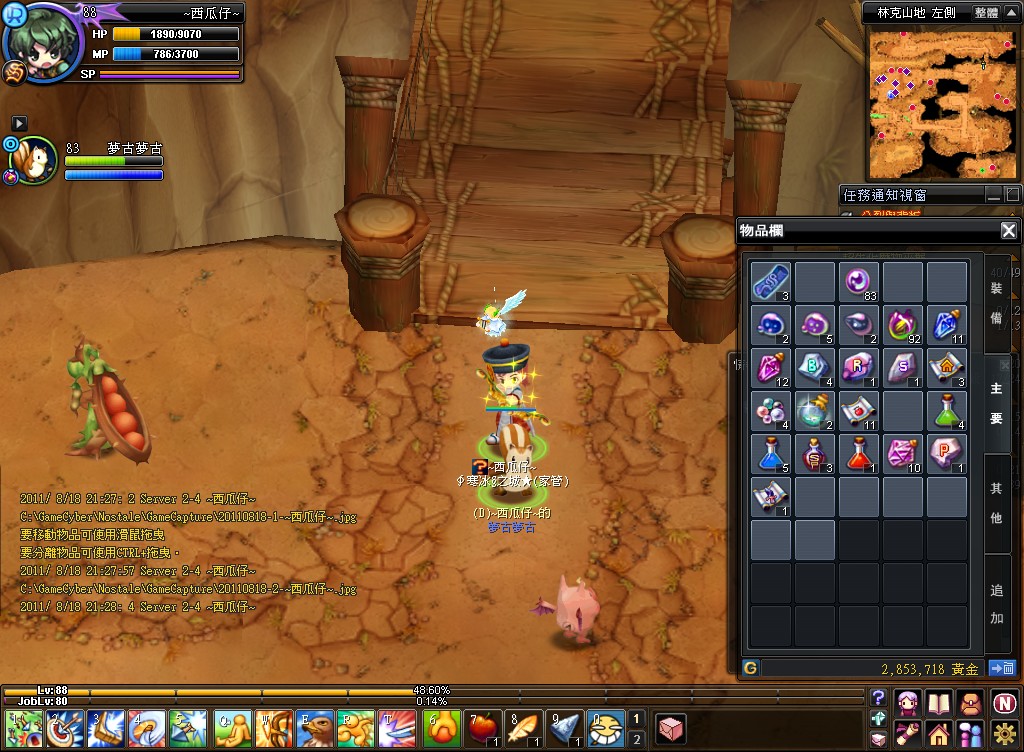The height and width of the screenshot is (752, 1024).
Task: Click the blue arrow button beside gold amount
Action: coord(1001,668)
